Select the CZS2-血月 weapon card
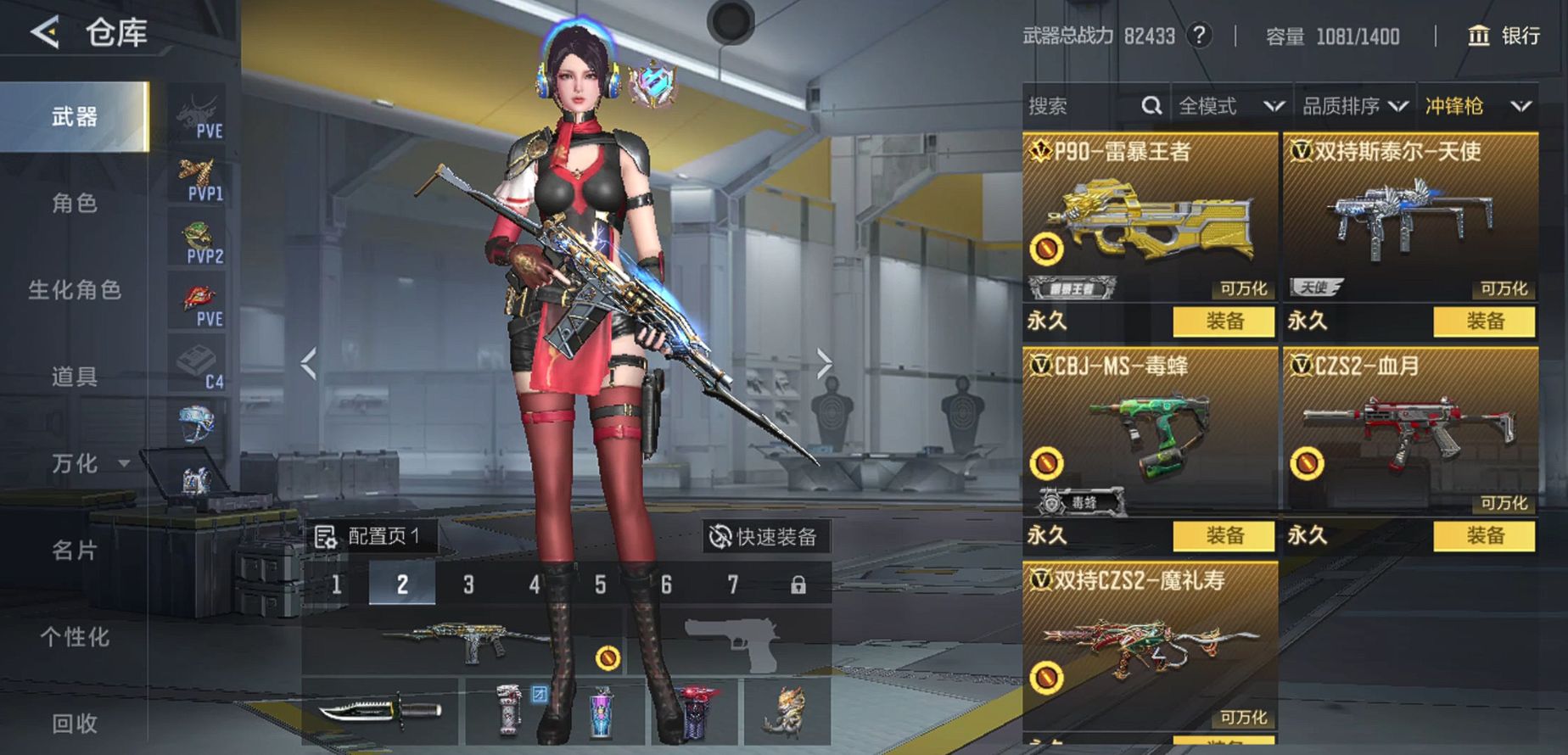Viewport: 1568px width, 755px height. click(x=1409, y=433)
